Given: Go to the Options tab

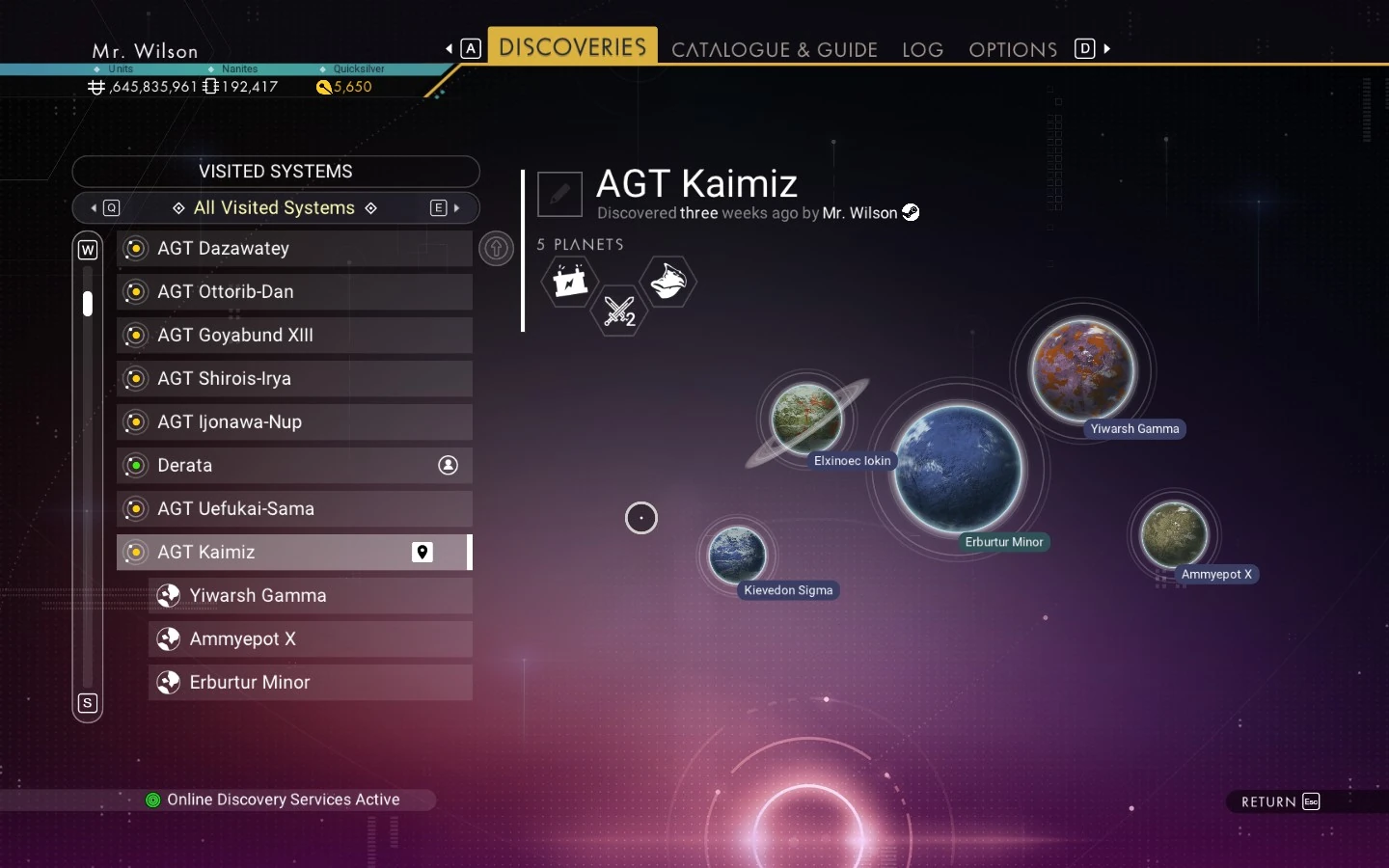Looking at the screenshot, I should coord(1012,49).
